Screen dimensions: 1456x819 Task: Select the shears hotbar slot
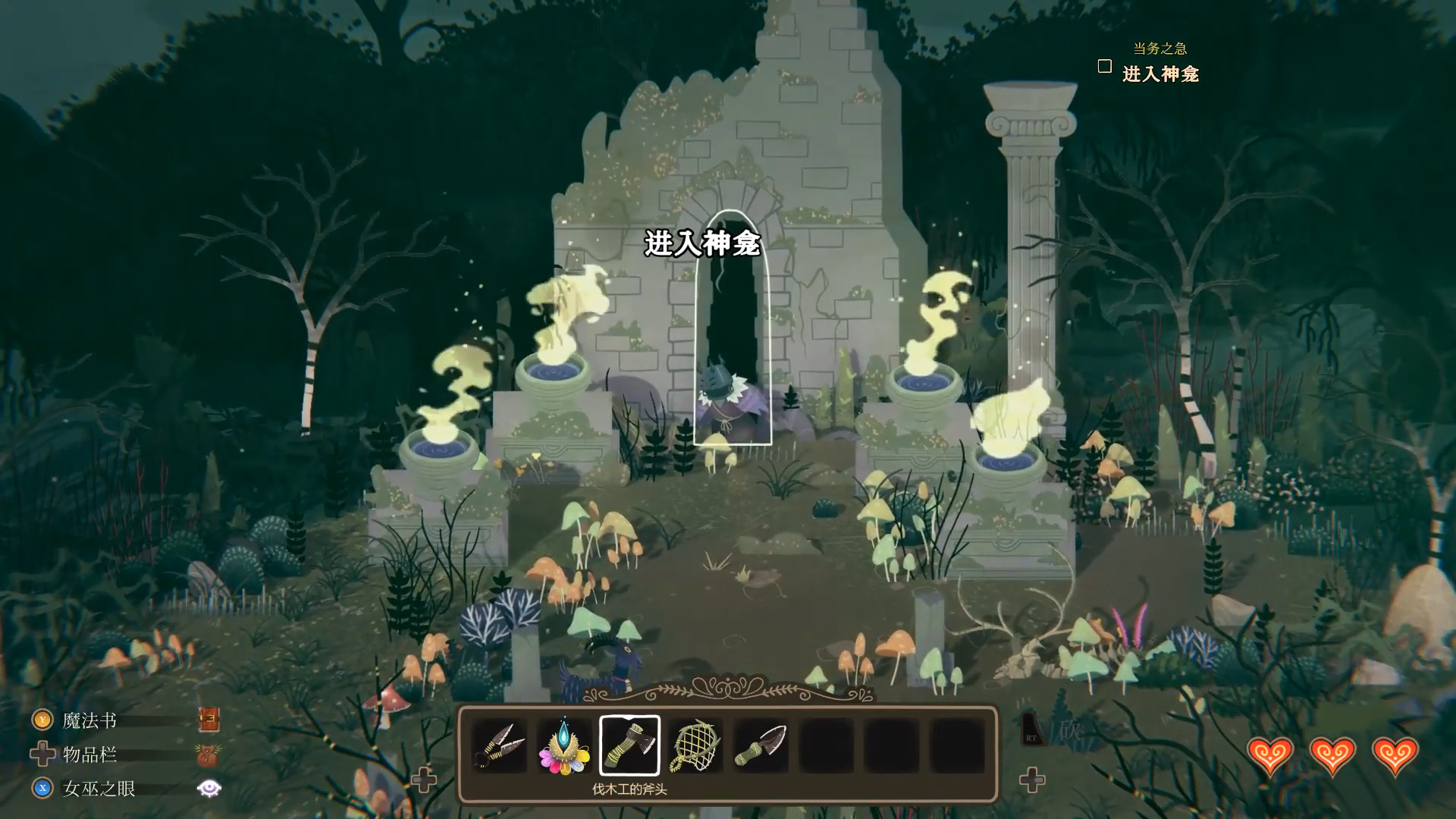[x=499, y=746]
